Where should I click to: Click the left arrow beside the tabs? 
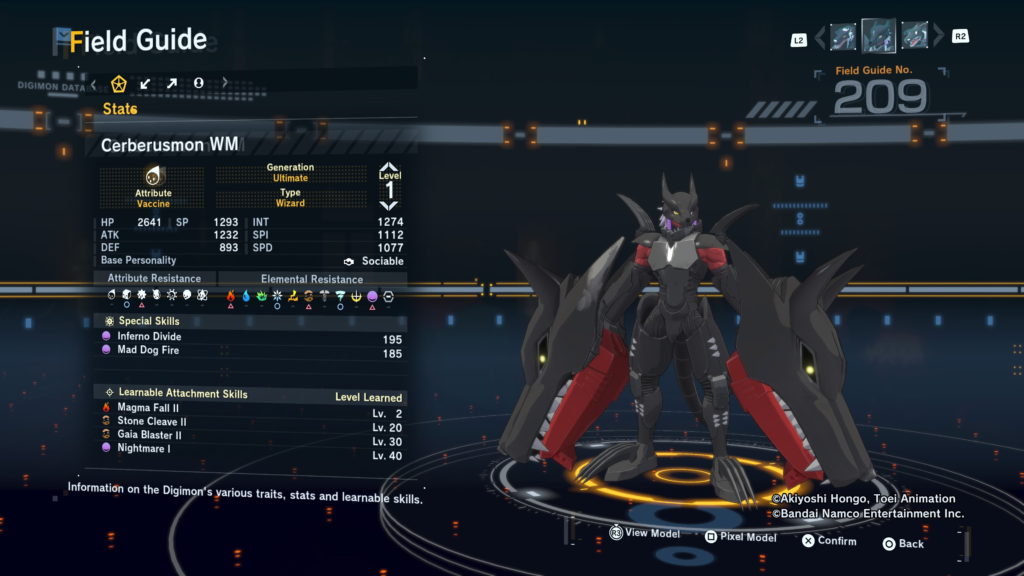tap(94, 83)
